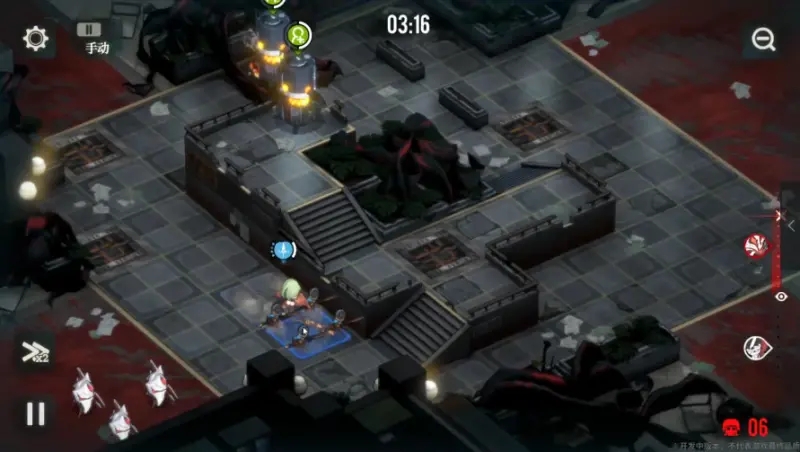Zoom out with the magnifier button
800x452 pixels.
tap(764, 40)
